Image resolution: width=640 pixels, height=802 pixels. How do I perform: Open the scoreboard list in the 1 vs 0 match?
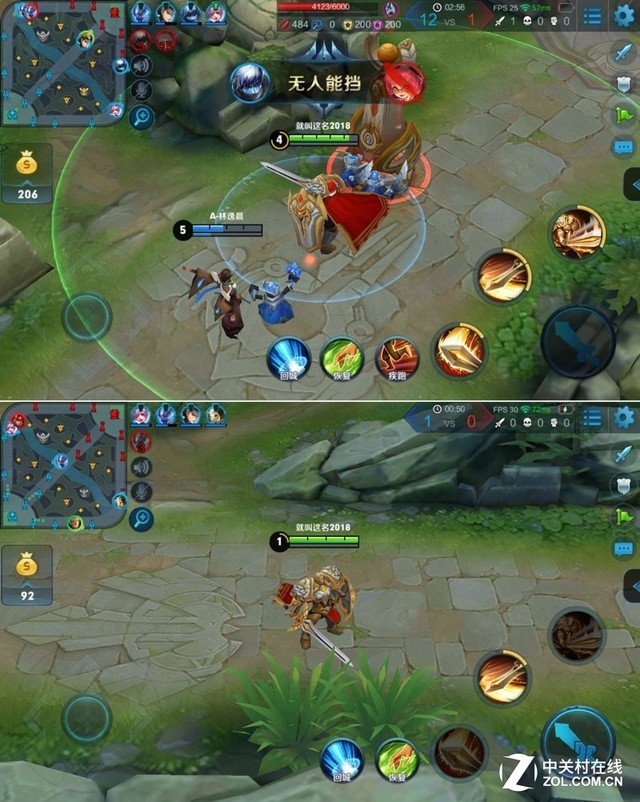(x=593, y=417)
